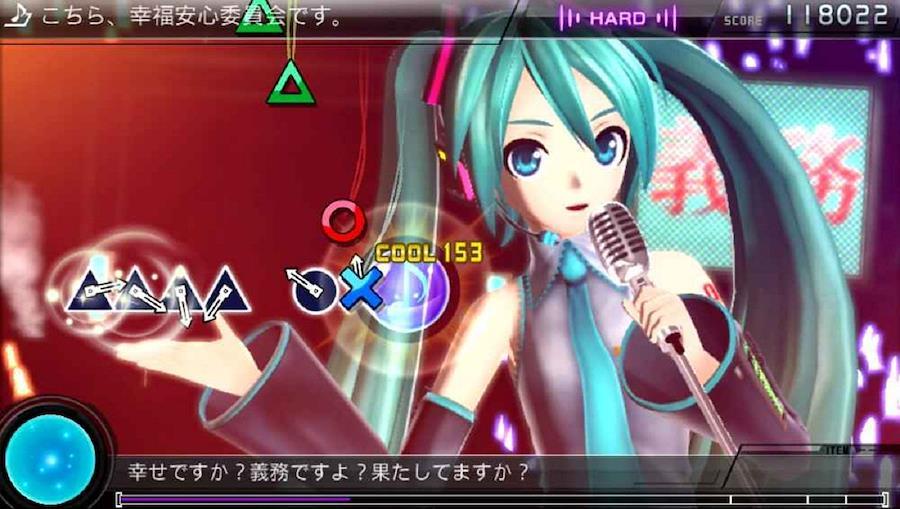Hit the red circle note
This screenshot has width=900, height=509.
coord(342,219)
